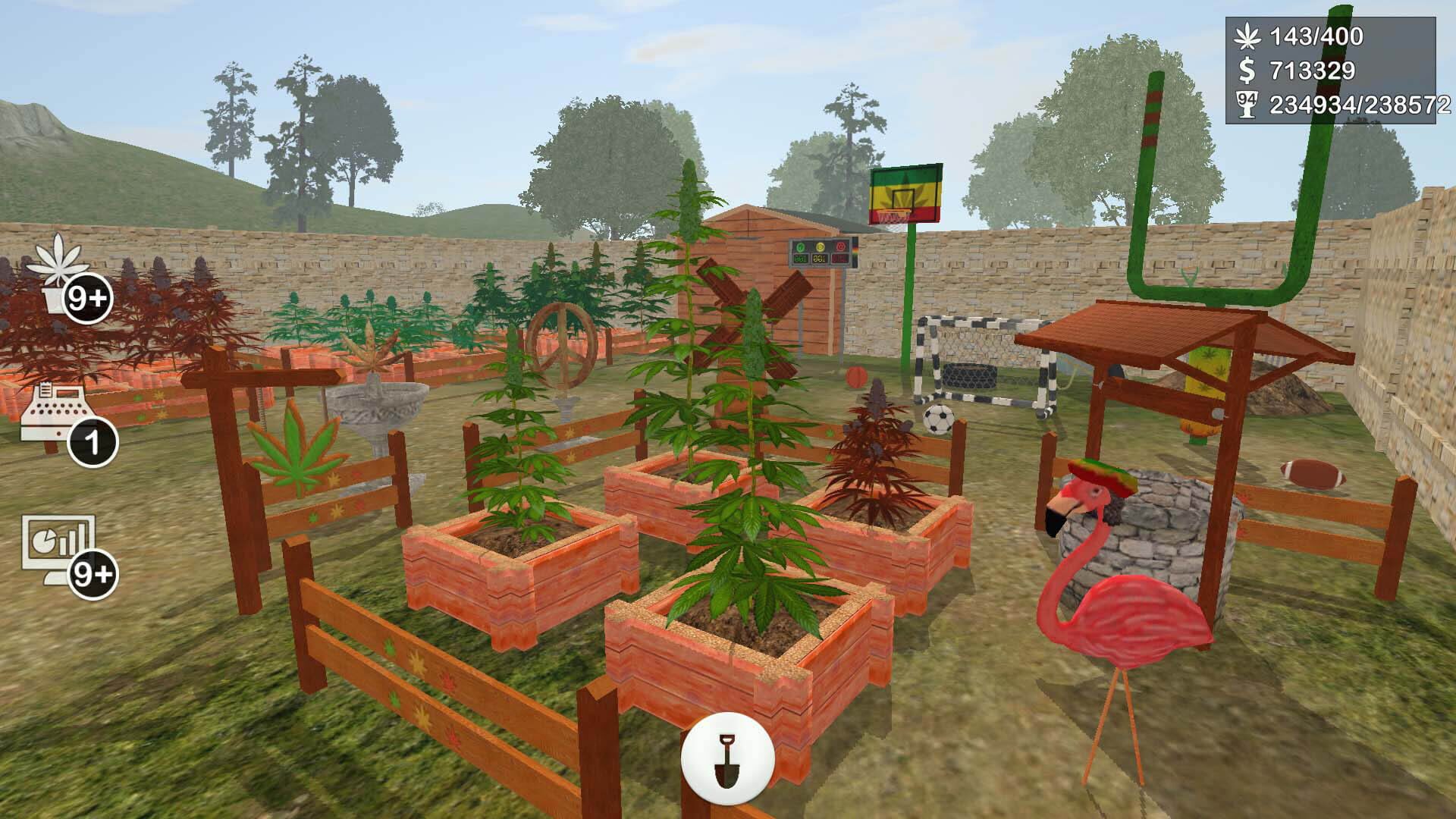1456x819 pixels.
Task: Click the level 94 trophy icon
Action: [1247, 102]
